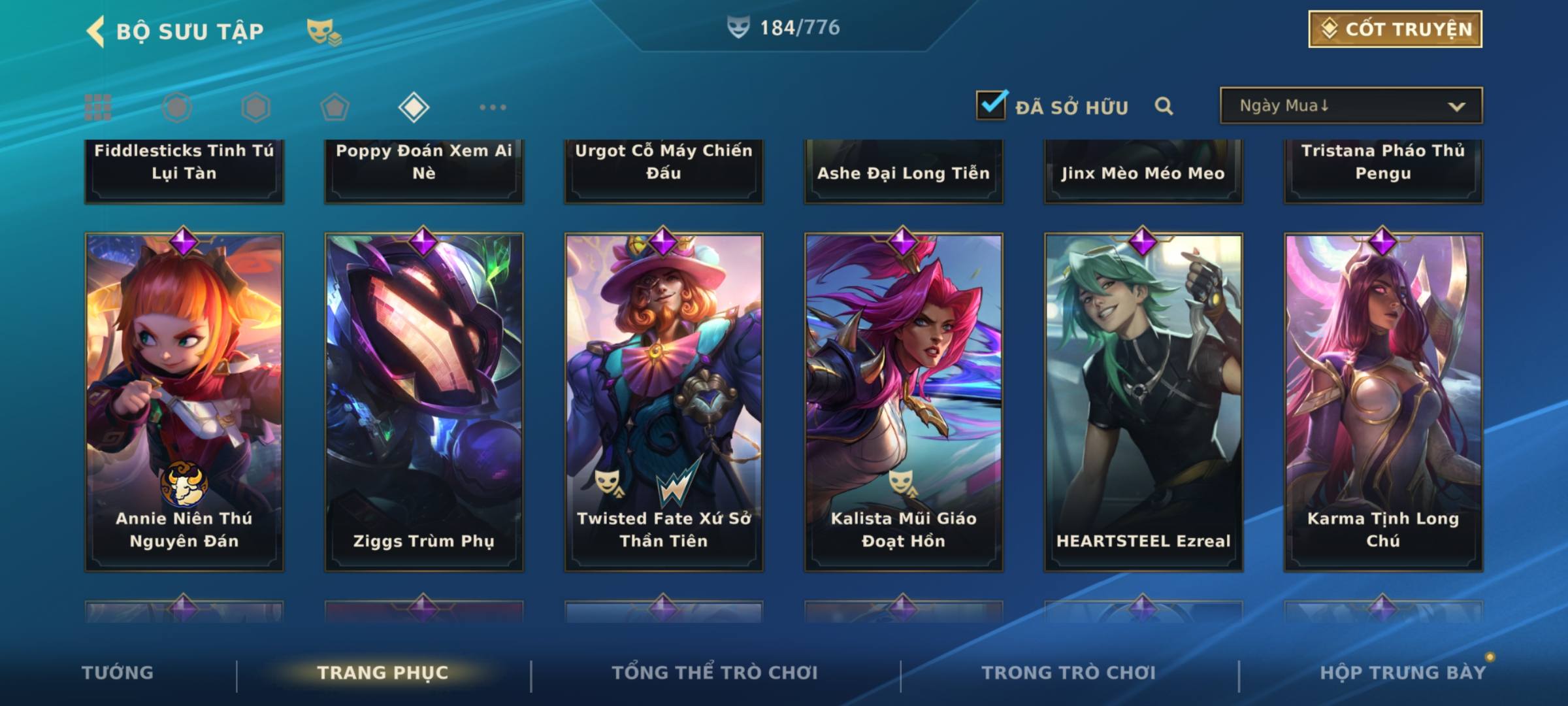Pick Kalista Mũi Giáo Đoạt Hồn skin
This screenshot has height=706, width=1568.
click(x=904, y=401)
